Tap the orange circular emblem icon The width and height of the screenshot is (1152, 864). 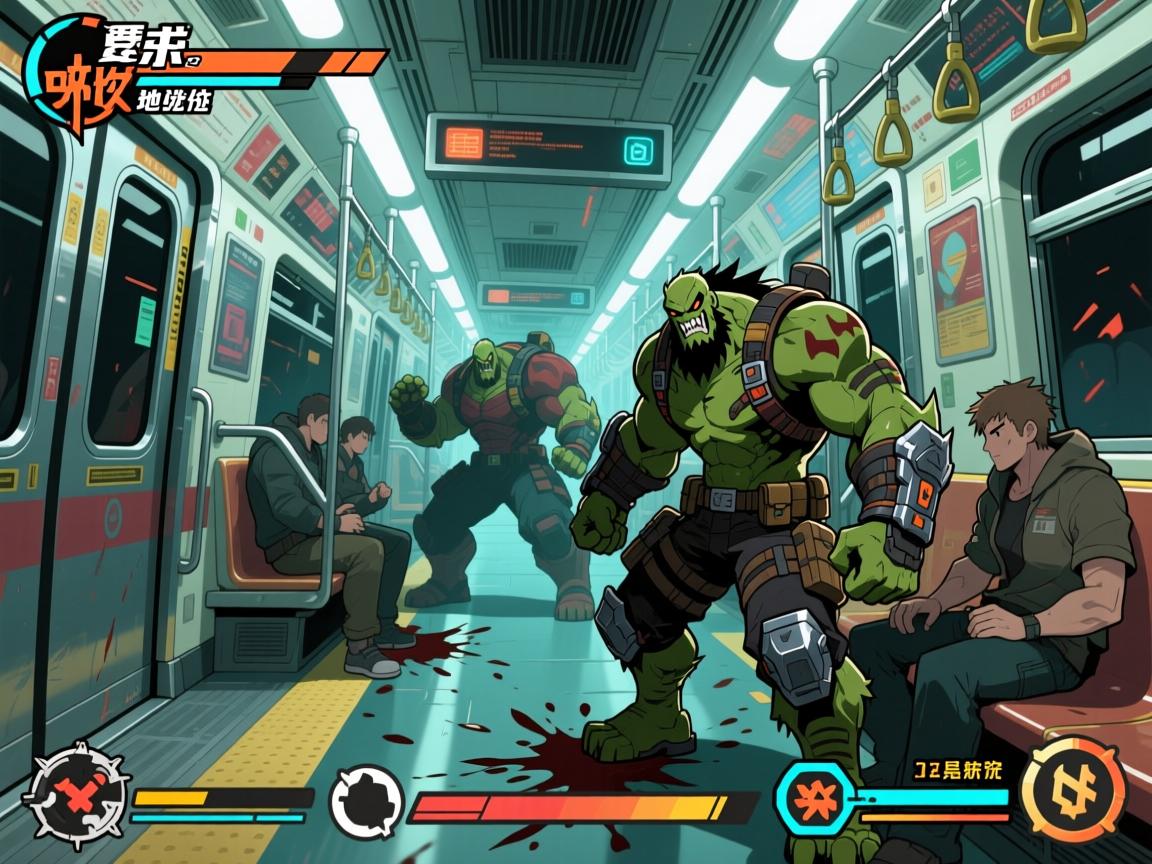(1073, 789)
